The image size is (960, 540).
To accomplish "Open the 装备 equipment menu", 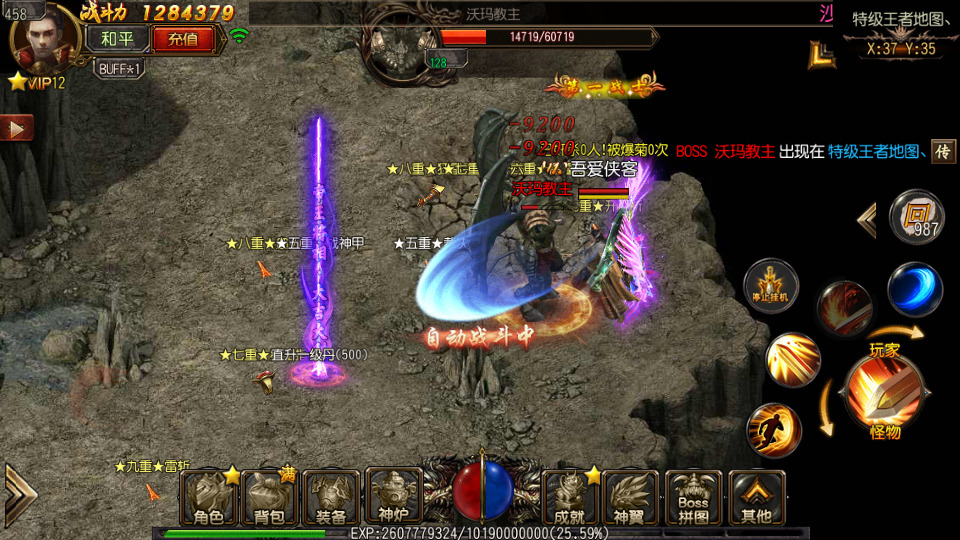I will (331, 497).
